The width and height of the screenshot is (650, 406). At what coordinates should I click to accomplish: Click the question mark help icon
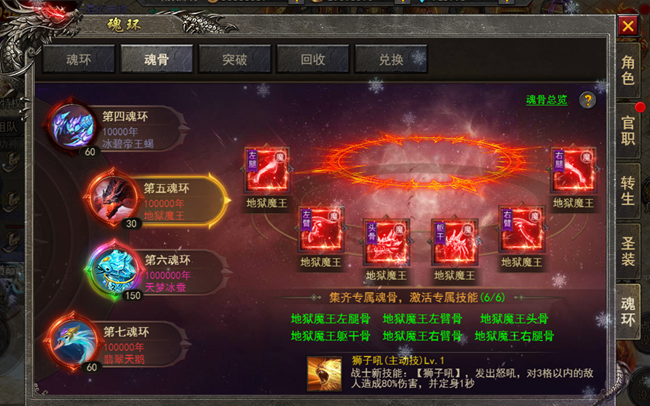[x=588, y=100]
